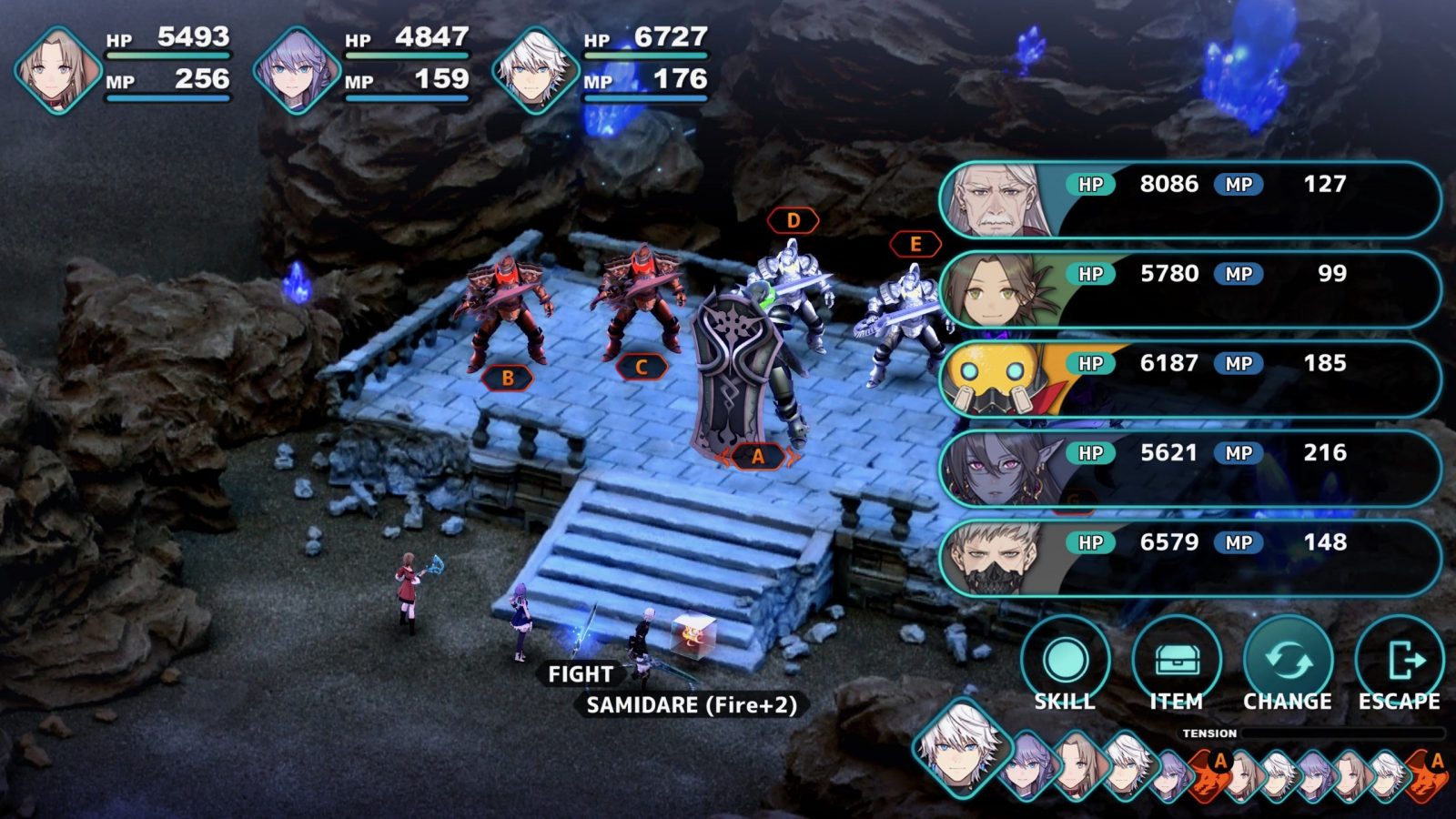Select reserve member with 5780 HP
Screen dimensions: 1456x819
click(x=1190, y=289)
